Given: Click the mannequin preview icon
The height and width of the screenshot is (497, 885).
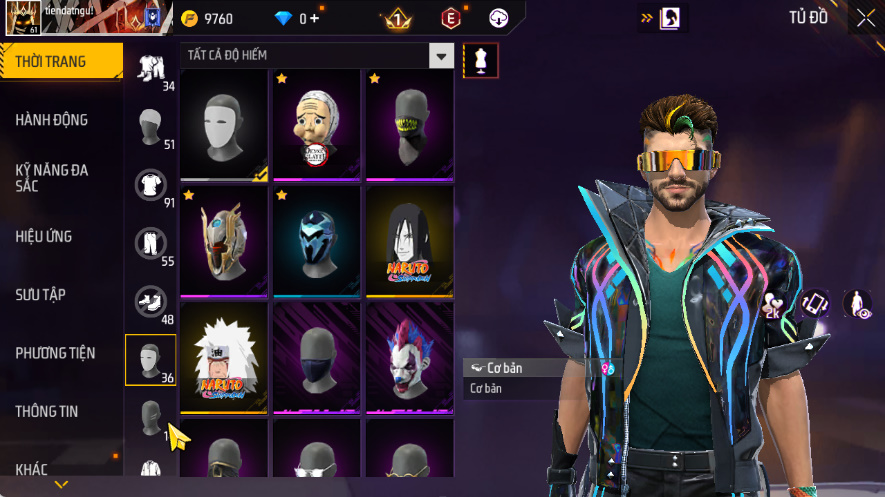Looking at the screenshot, I should click(481, 61).
